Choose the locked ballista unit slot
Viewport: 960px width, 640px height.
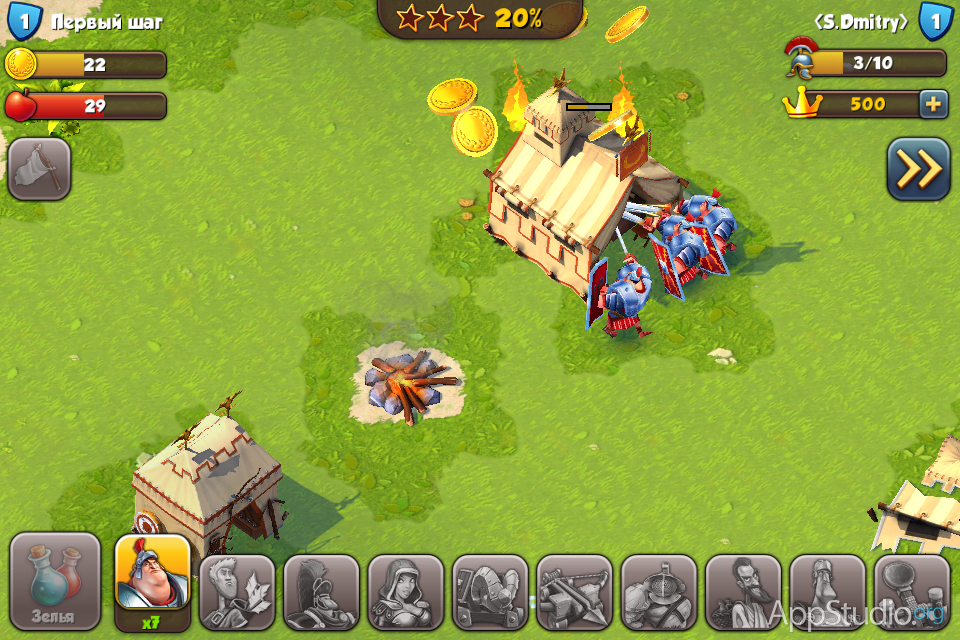click(574, 592)
